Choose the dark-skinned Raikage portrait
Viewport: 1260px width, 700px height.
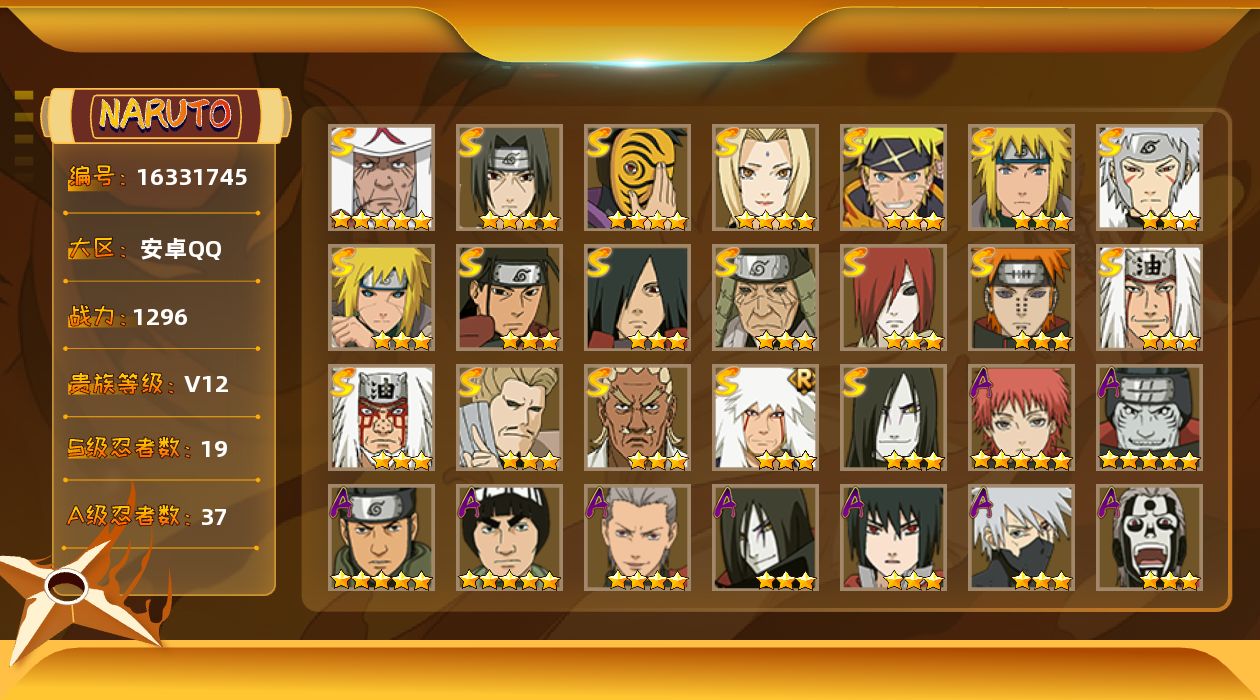(637, 417)
